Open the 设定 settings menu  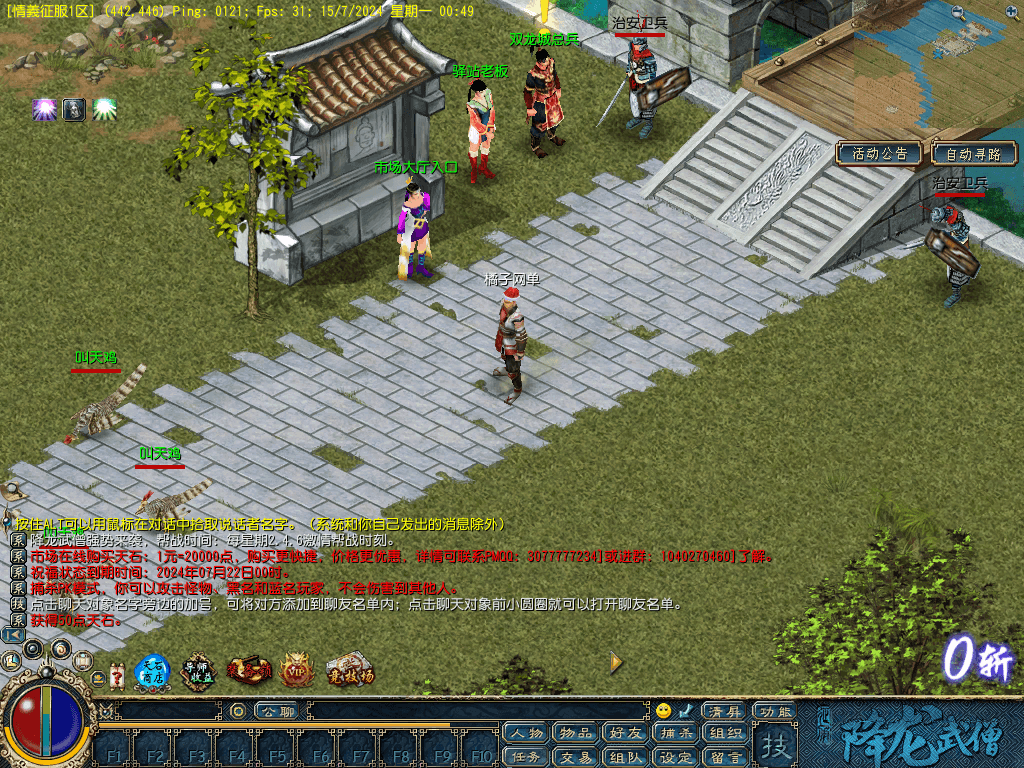tap(676, 757)
